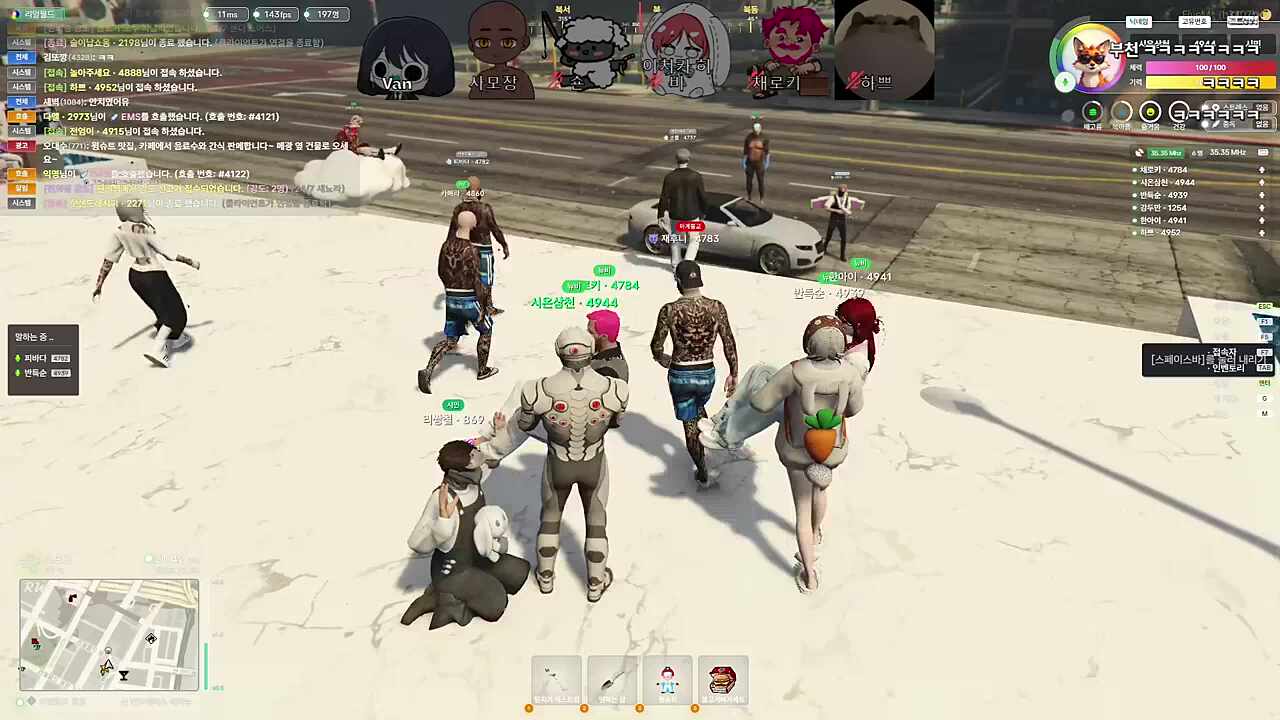Click the fox sunglasses profile avatar
Image resolution: width=1280 pixels, height=720 pixels.
point(1090,59)
